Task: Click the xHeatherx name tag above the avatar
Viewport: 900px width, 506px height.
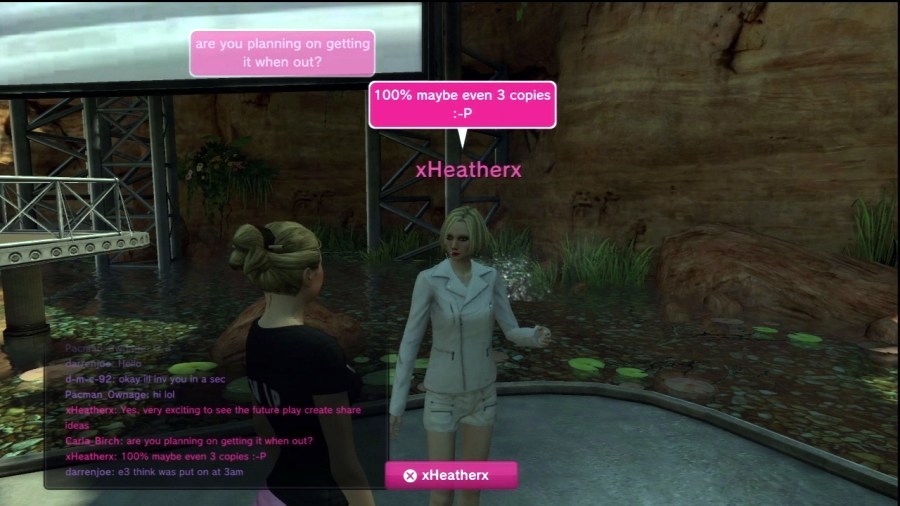Action: coord(468,170)
